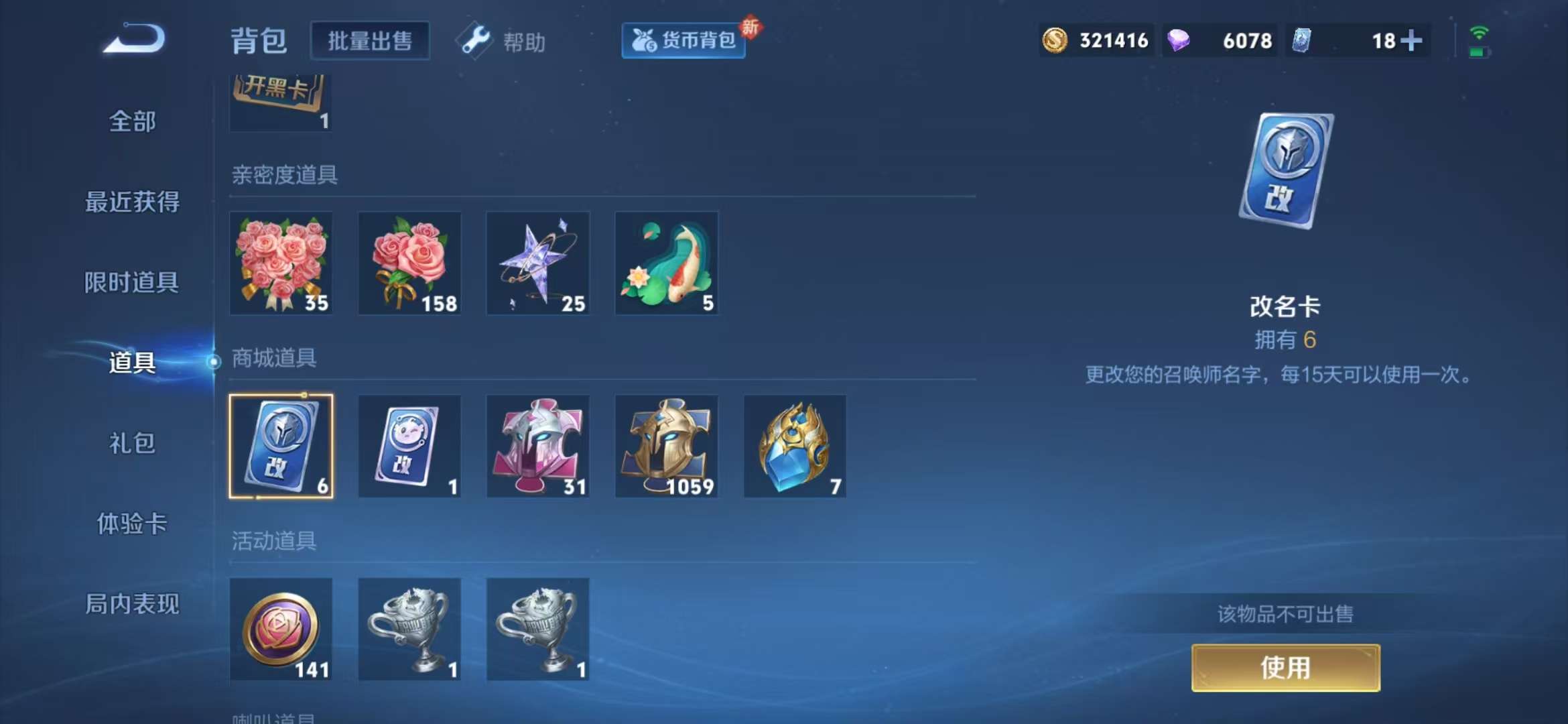Screen dimensions: 1568x724
Task: Open the 礼包 gift pack category
Action: click(x=132, y=443)
